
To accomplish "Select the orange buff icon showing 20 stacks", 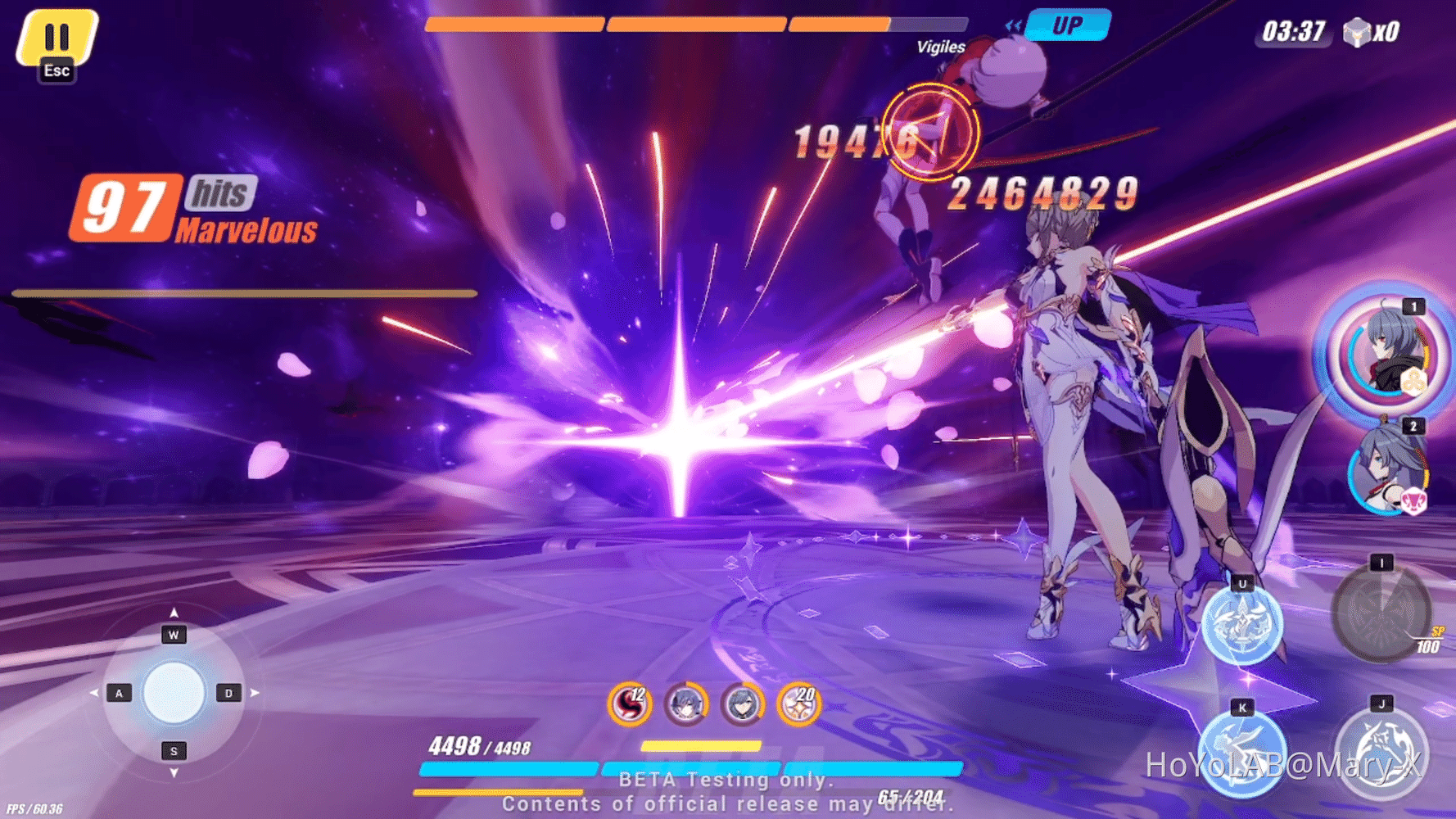I will coord(798,704).
